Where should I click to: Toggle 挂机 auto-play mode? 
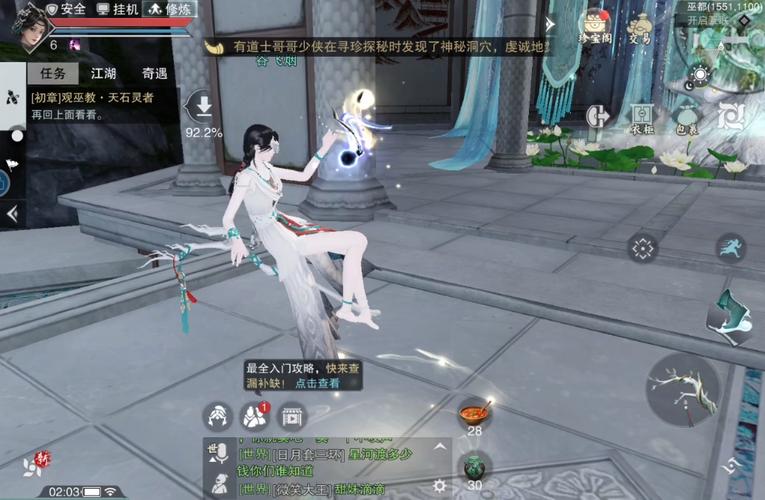tap(118, 9)
